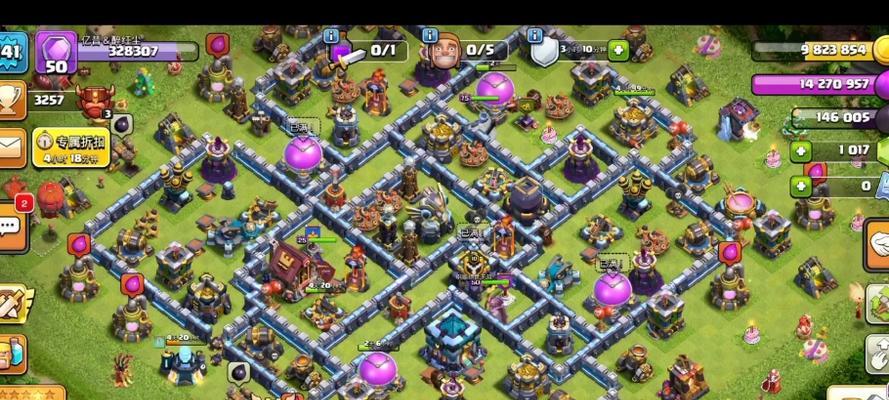Tap the green plus beside the 0 counter

(801, 186)
